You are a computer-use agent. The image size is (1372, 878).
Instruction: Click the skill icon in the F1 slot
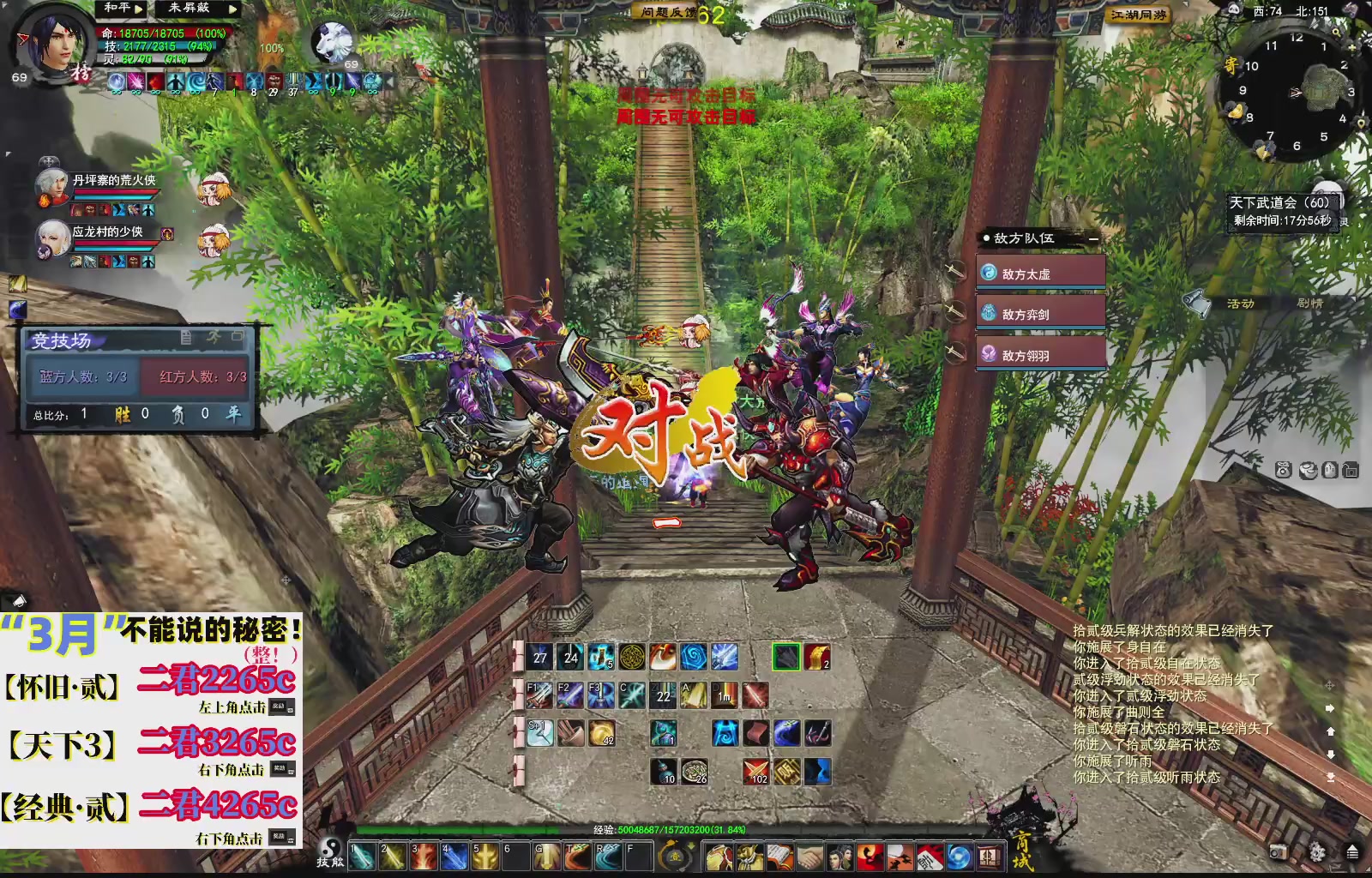(x=540, y=697)
